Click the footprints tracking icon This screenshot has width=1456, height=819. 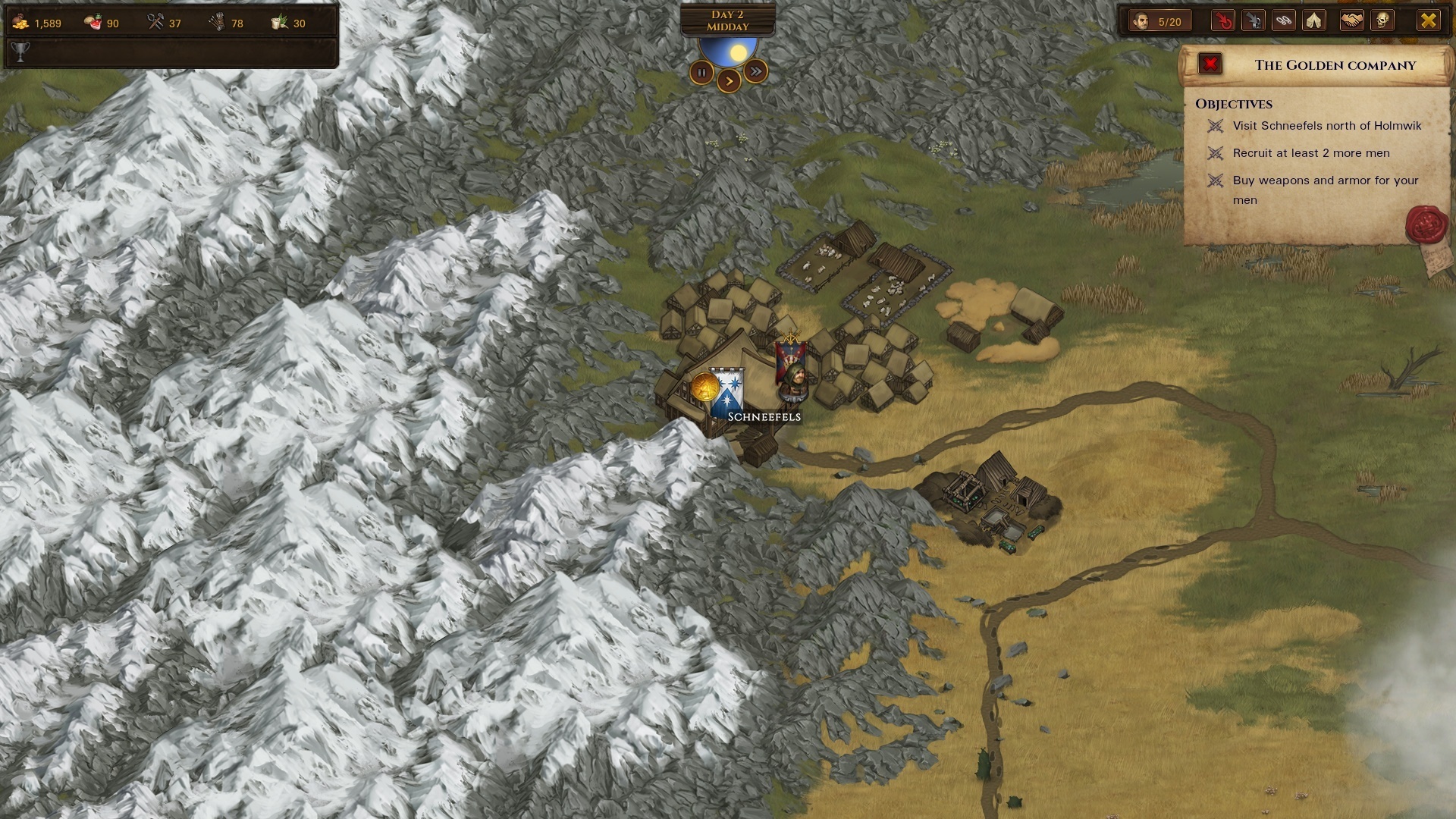click(1285, 20)
